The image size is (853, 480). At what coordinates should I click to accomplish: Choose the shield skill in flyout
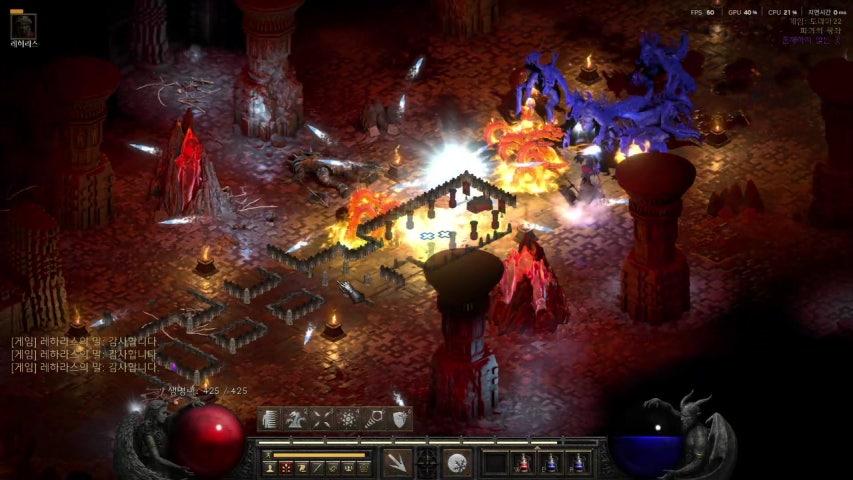[x=400, y=419]
